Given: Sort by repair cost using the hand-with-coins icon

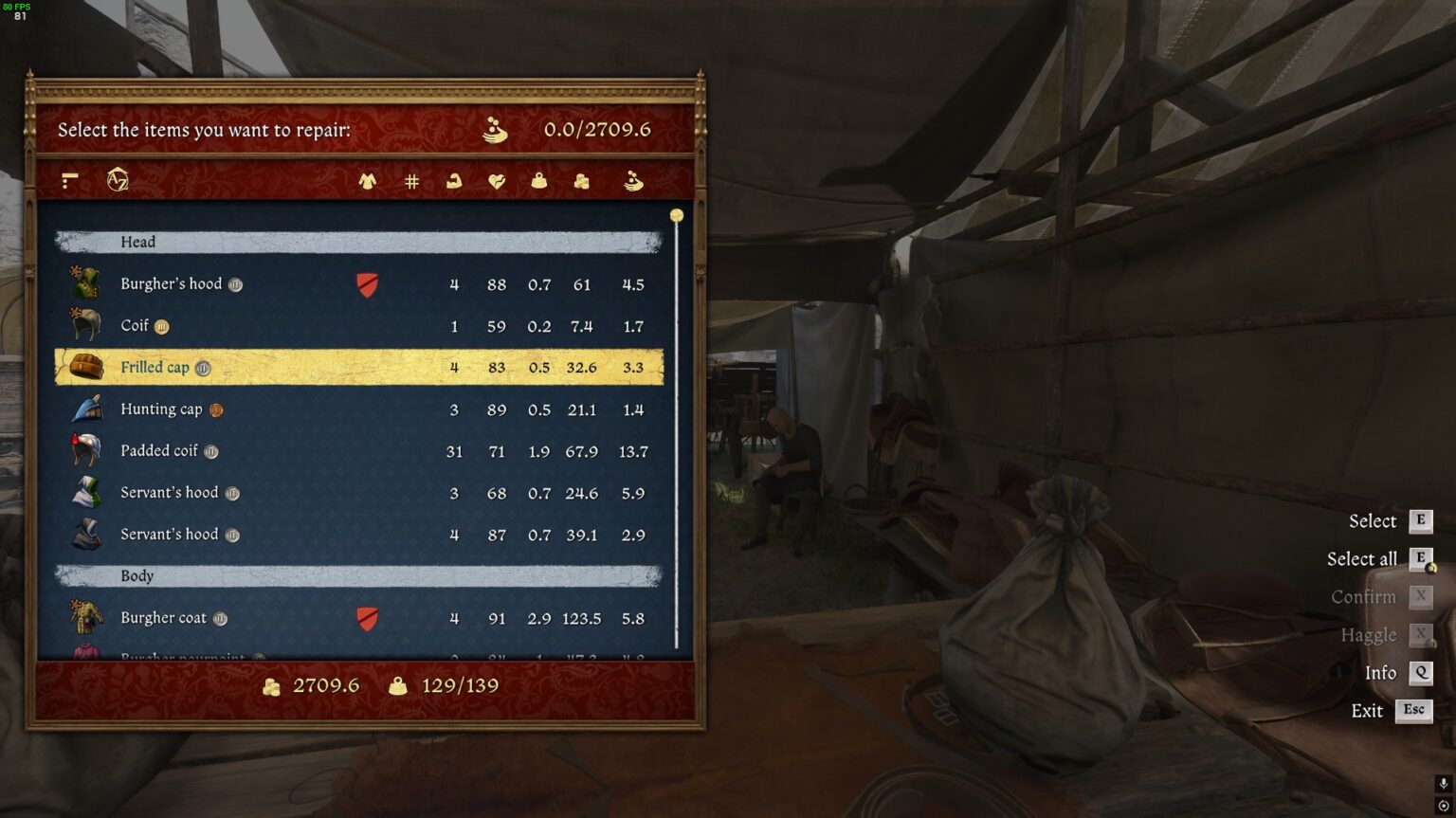Looking at the screenshot, I should pos(633,181).
